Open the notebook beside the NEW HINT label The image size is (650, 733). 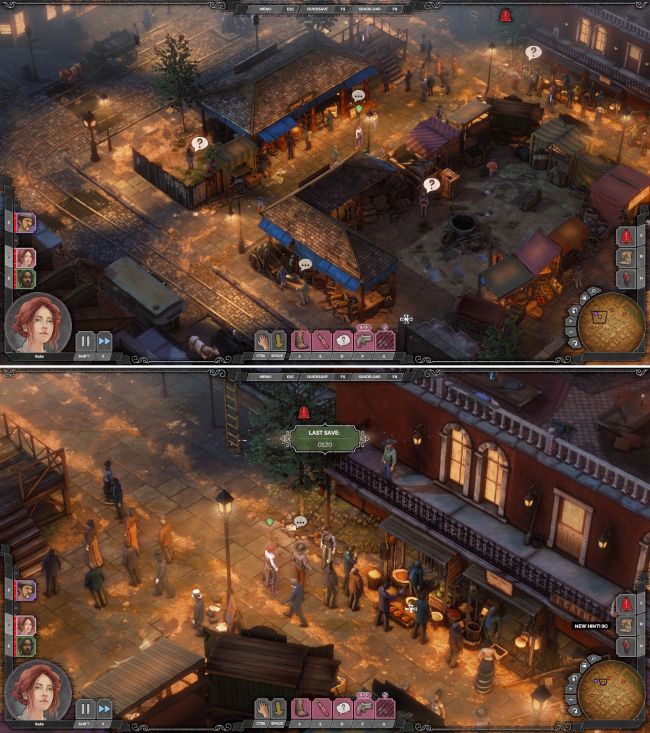tap(626, 626)
